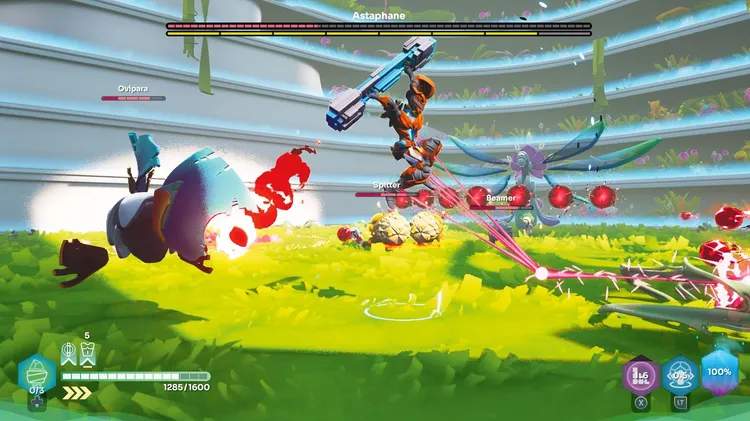Select the teal healing item hexagon
This screenshot has height=421, width=750.
(x=37, y=375)
